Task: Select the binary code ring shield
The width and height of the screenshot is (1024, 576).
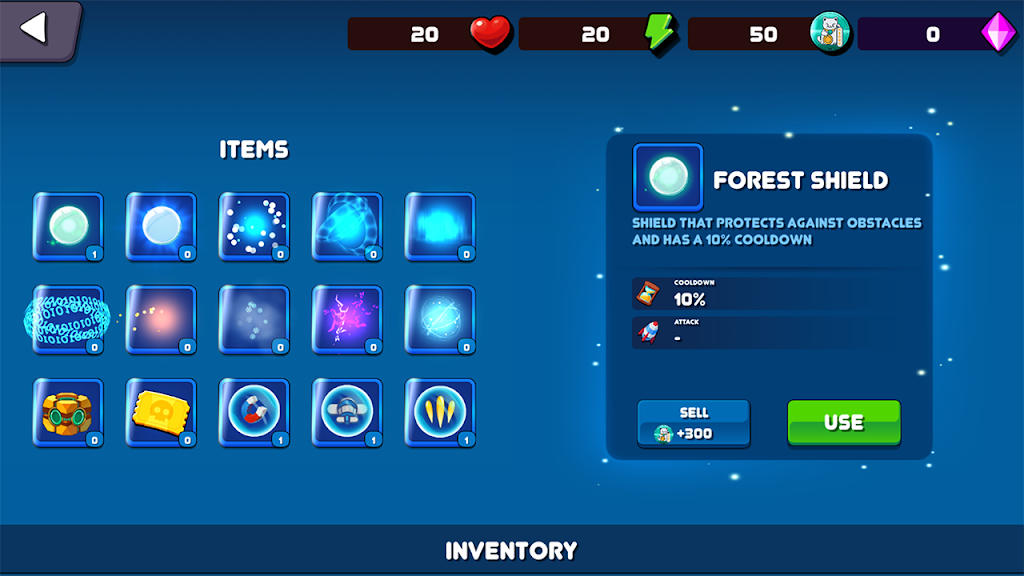Action: pyautogui.click(x=68, y=319)
